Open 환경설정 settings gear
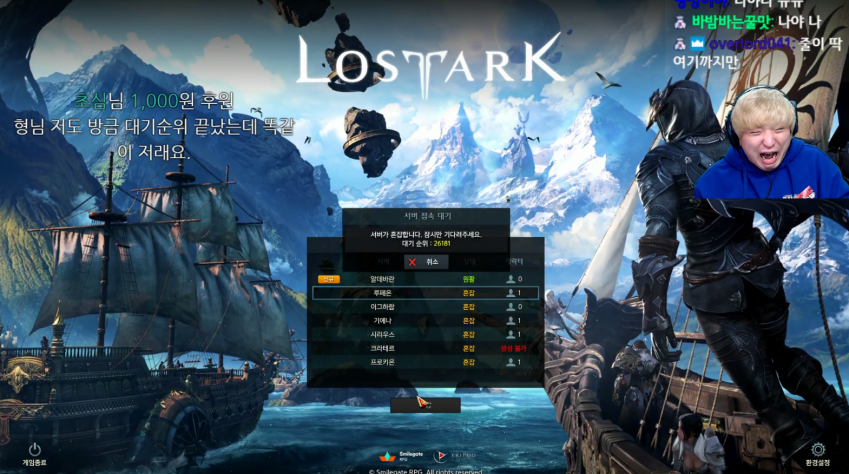This screenshot has height=474, width=849. [818, 454]
